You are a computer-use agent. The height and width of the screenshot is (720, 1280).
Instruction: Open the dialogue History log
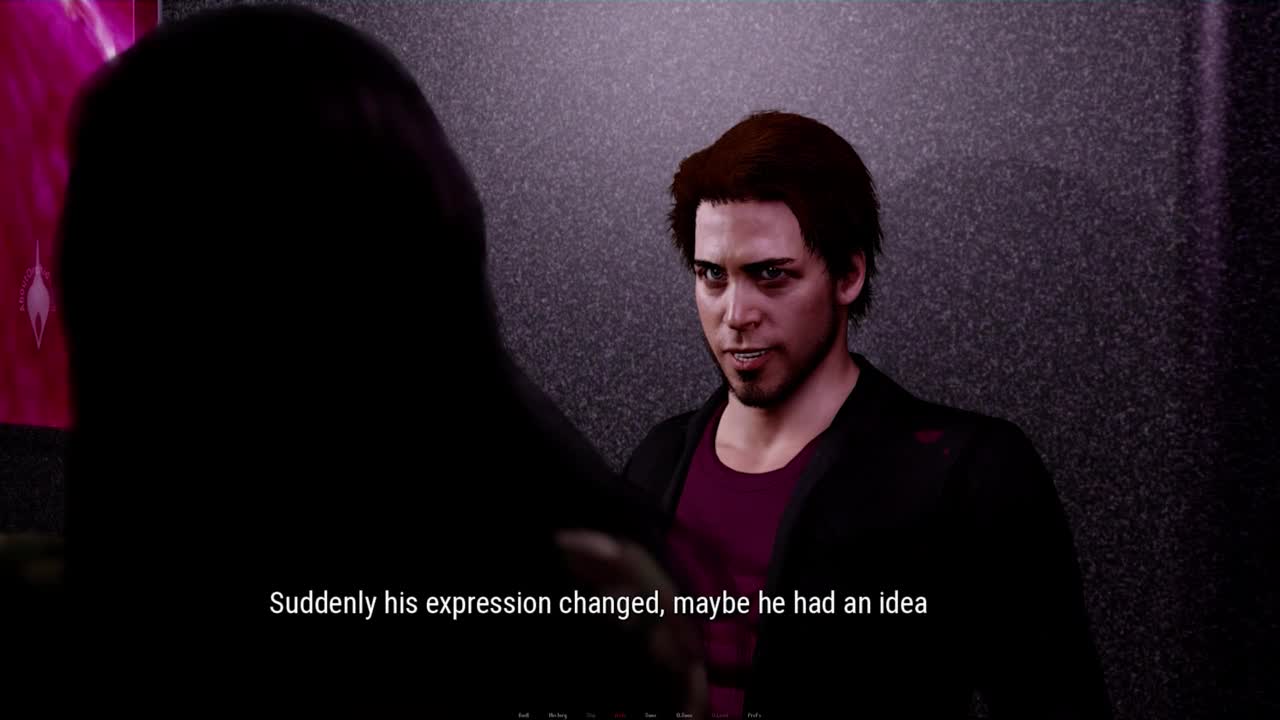click(557, 715)
